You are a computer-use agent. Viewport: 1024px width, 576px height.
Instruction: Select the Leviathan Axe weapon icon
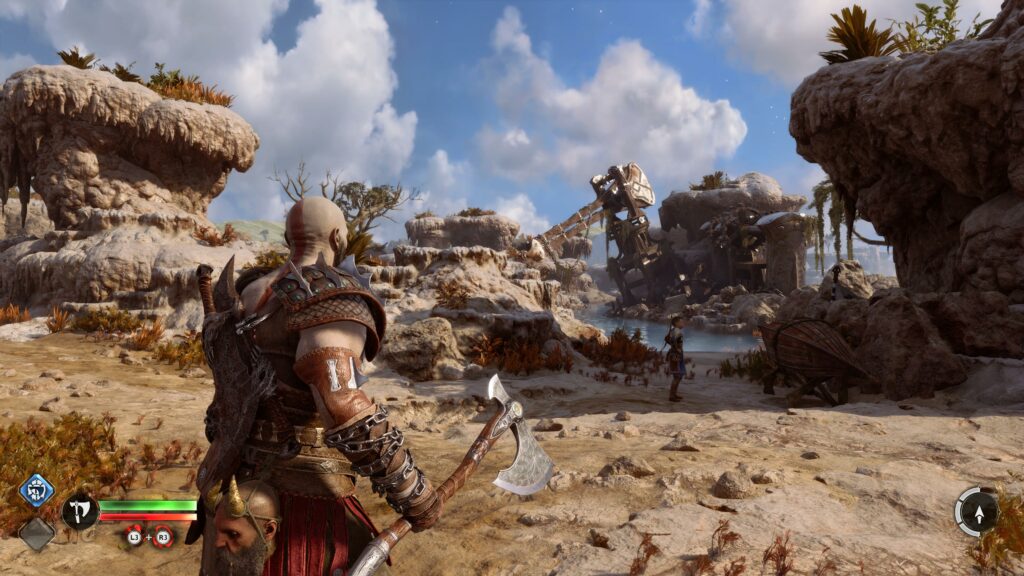[79, 512]
